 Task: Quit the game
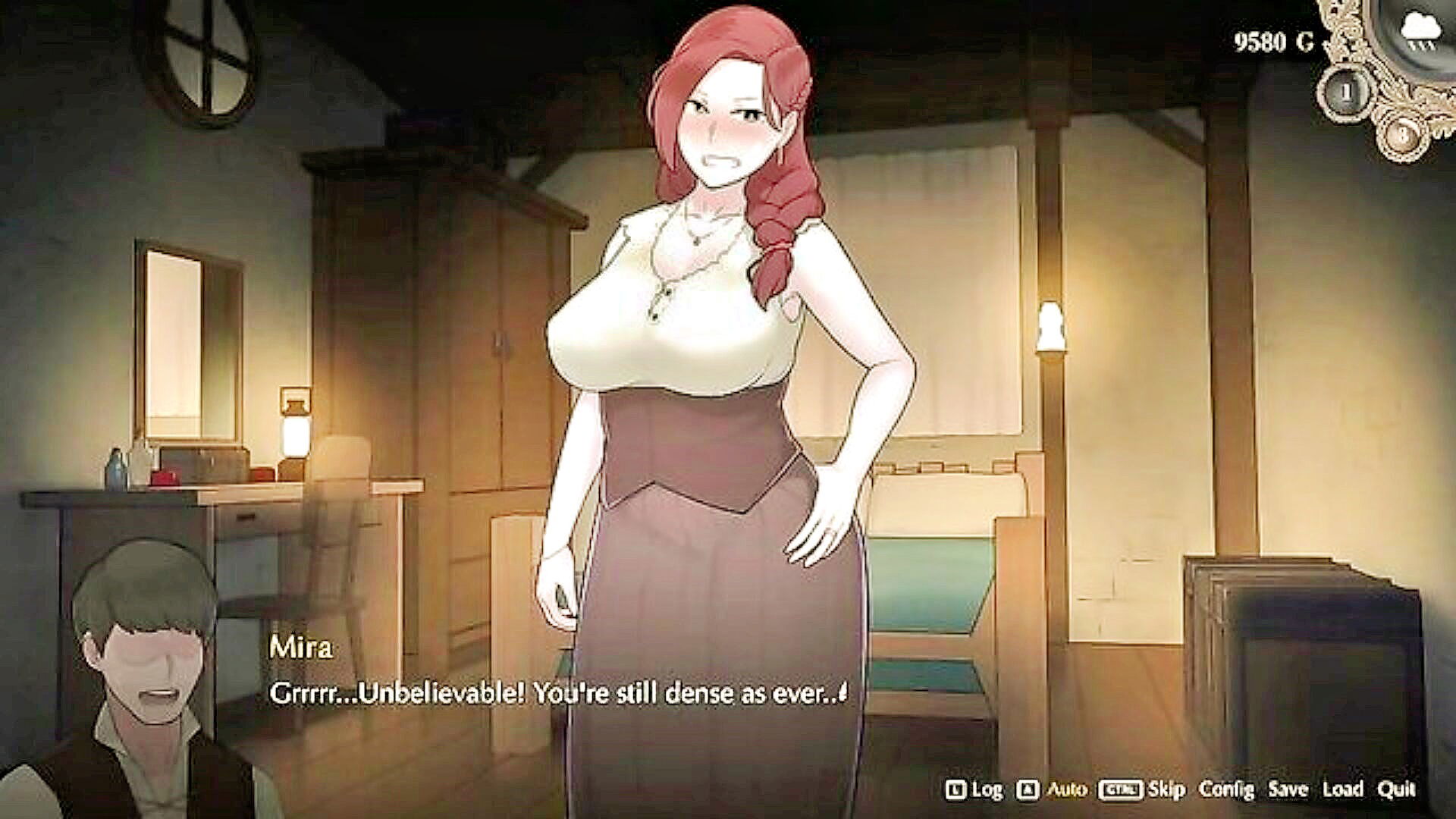(x=1396, y=789)
